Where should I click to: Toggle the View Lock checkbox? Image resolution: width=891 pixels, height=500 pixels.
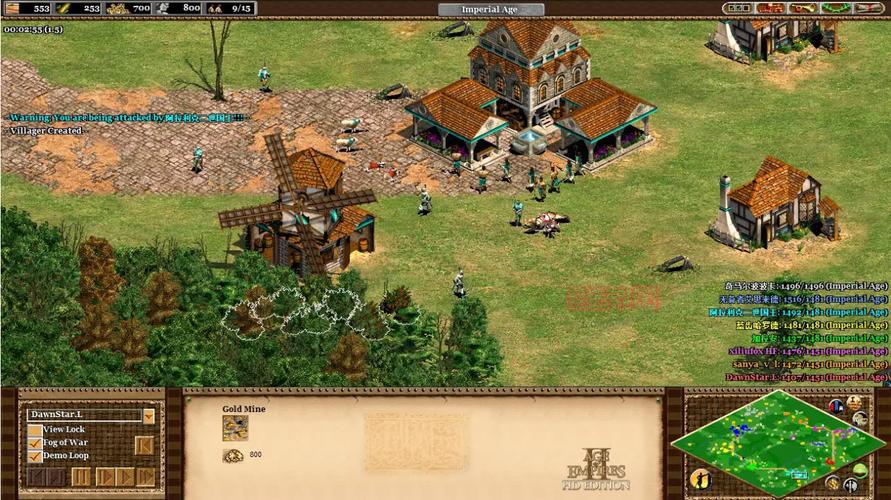(35, 430)
